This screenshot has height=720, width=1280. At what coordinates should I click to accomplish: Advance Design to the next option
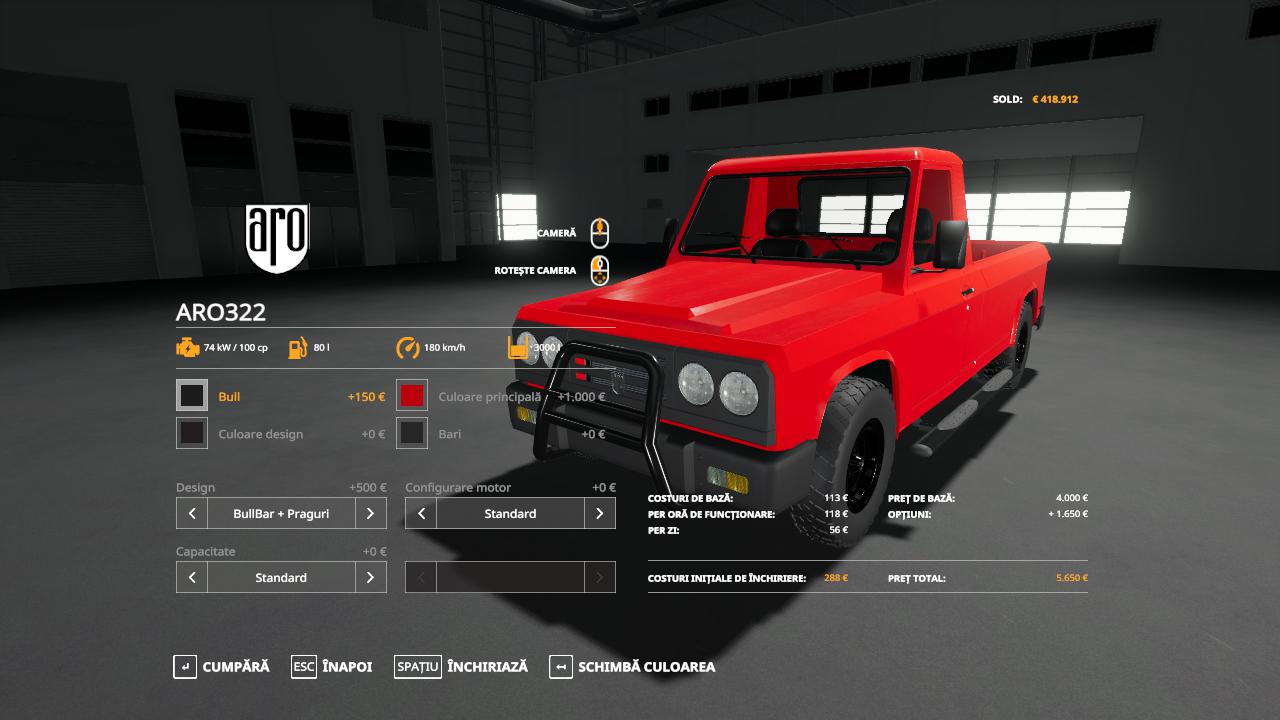(x=370, y=514)
